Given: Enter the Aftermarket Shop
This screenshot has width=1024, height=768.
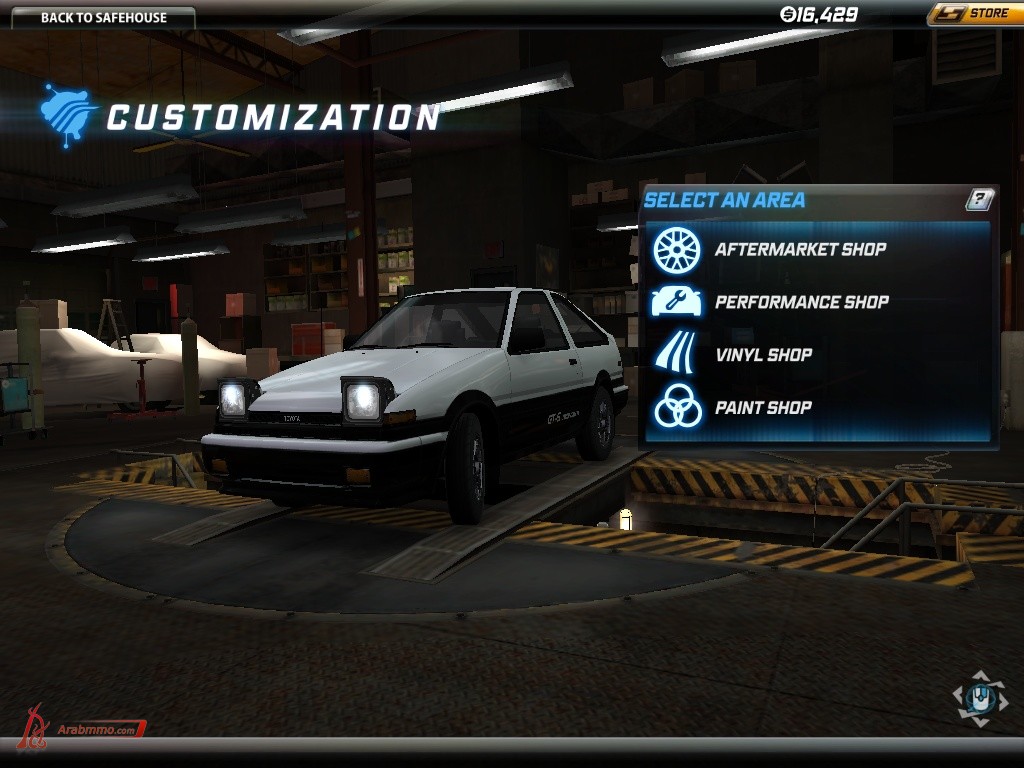Looking at the screenshot, I should click(799, 249).
